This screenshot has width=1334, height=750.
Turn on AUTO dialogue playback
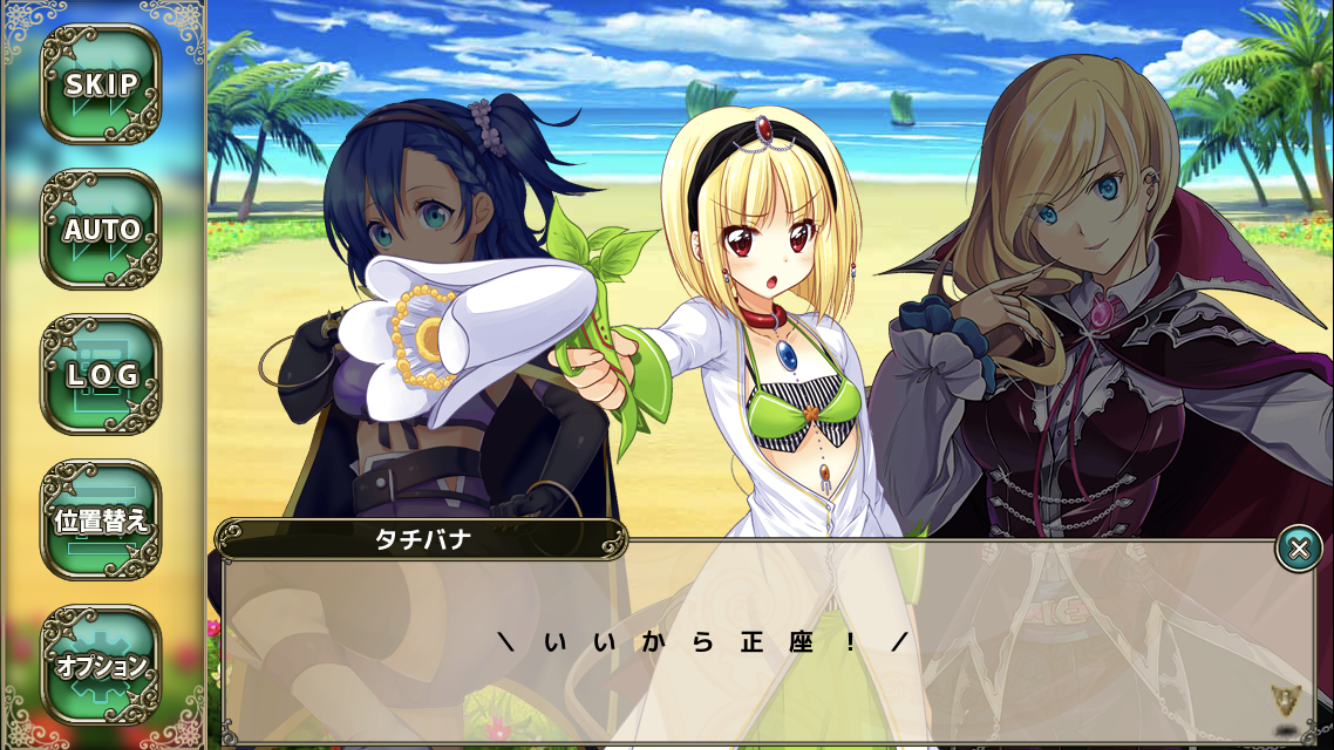click(x=101, y=230)
